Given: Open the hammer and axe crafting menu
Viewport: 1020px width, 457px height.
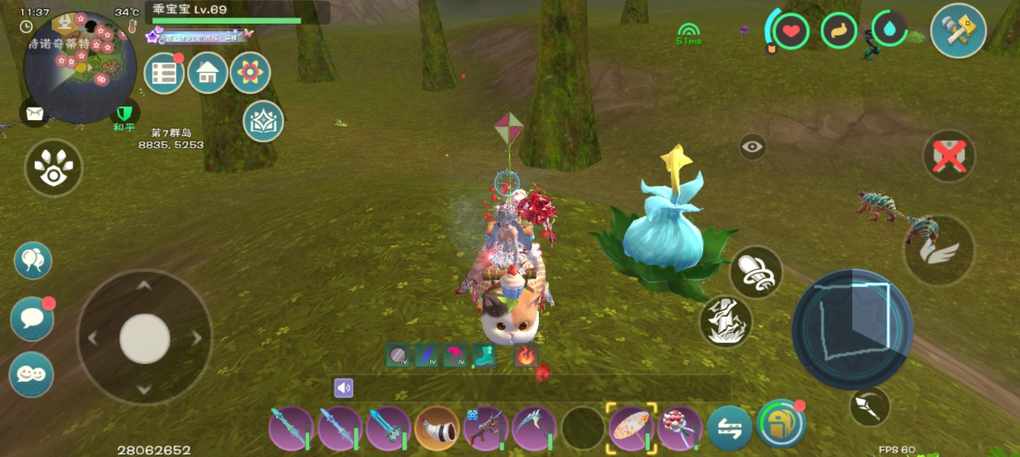Looking at the screenshot, I should point(958,31).
